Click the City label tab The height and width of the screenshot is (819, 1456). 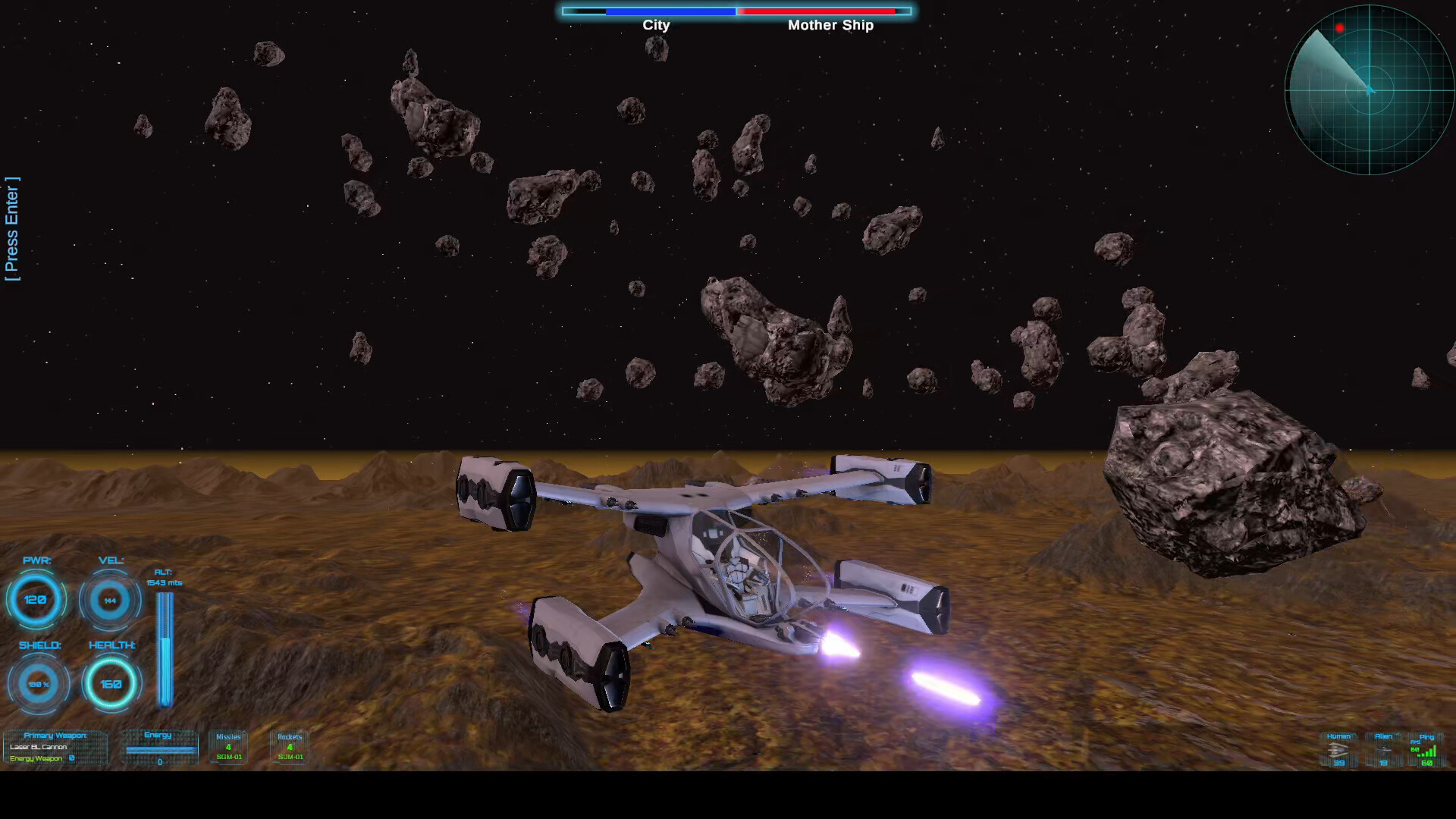[x=657, y=25]
